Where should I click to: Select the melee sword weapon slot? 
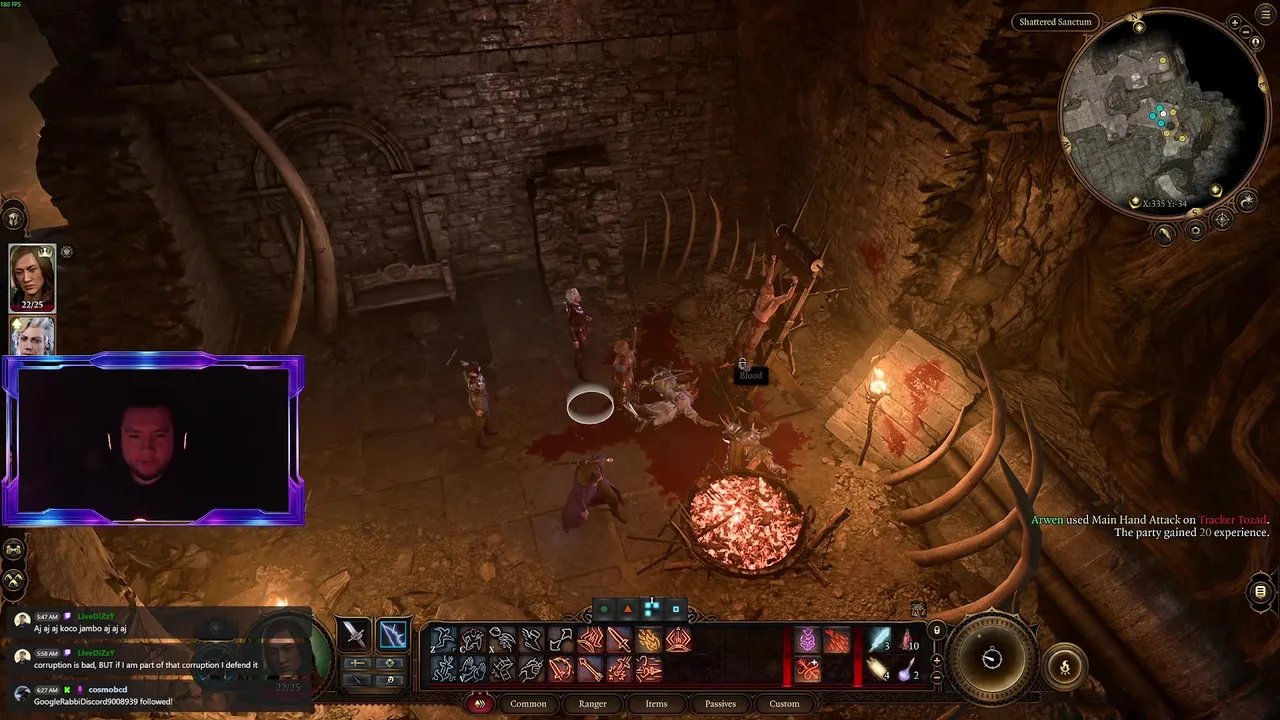(x=354, y=634)
